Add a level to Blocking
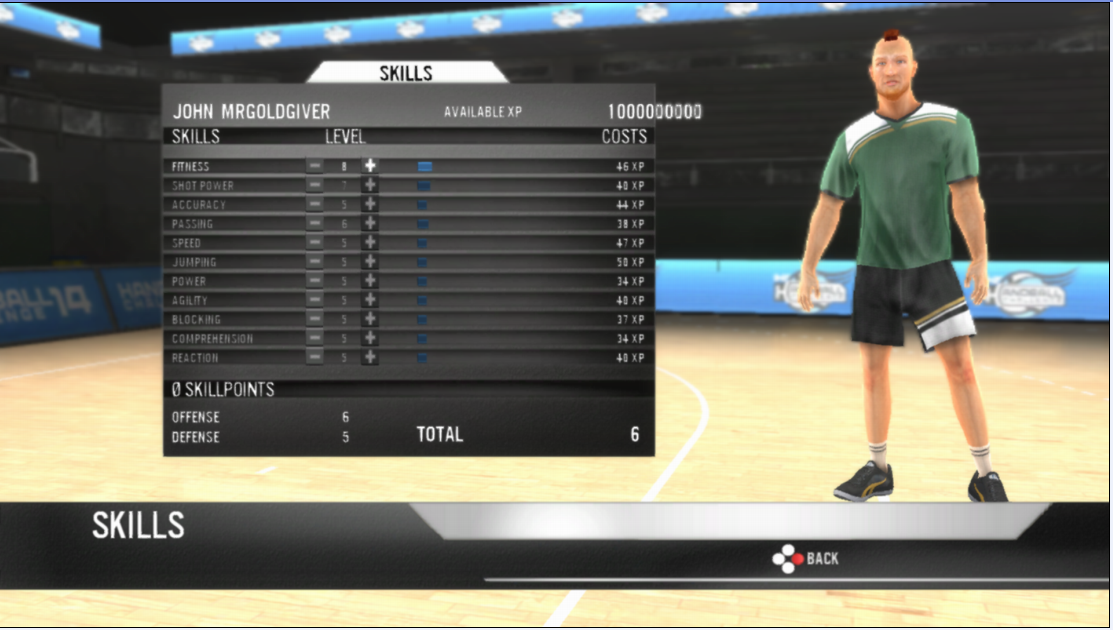Image resolution: width=1113 pixels, height=630 pixels. coord(370,319)
